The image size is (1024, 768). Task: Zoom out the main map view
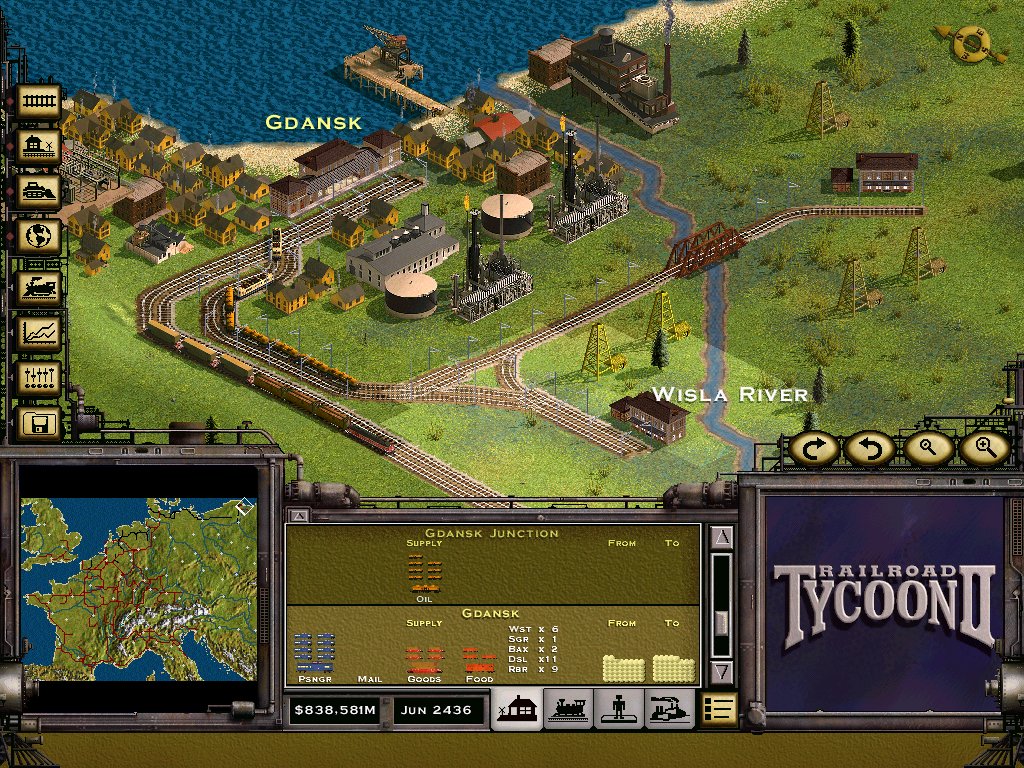[927, 449]
